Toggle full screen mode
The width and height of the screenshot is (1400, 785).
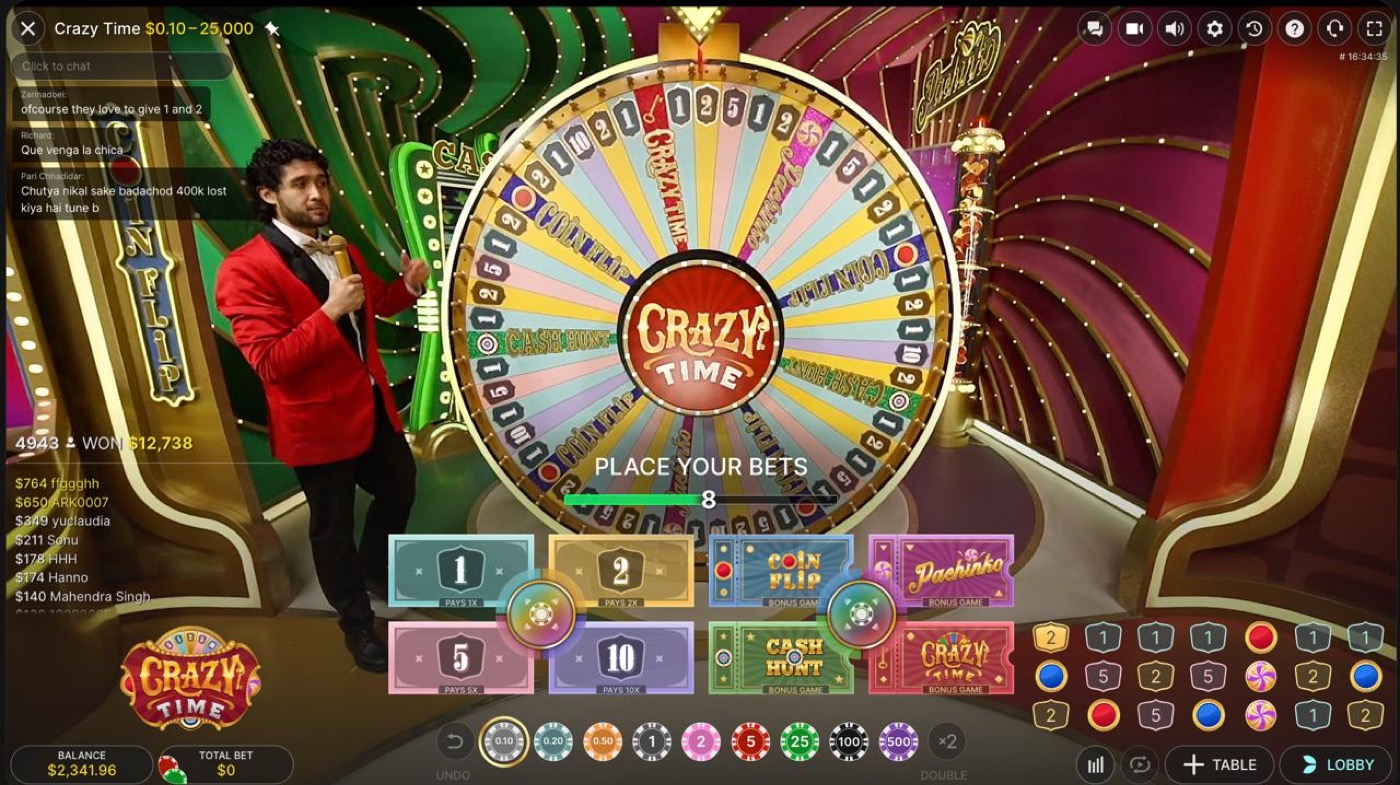click(x=1374, y=29)
